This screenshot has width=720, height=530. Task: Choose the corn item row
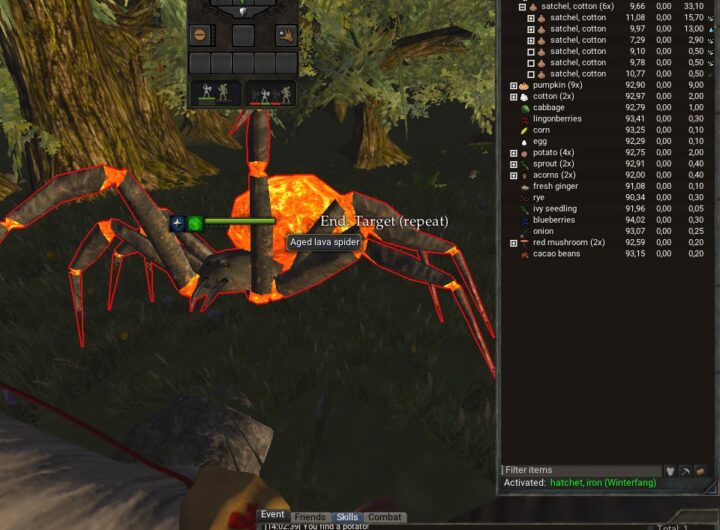tap(541, 130)
